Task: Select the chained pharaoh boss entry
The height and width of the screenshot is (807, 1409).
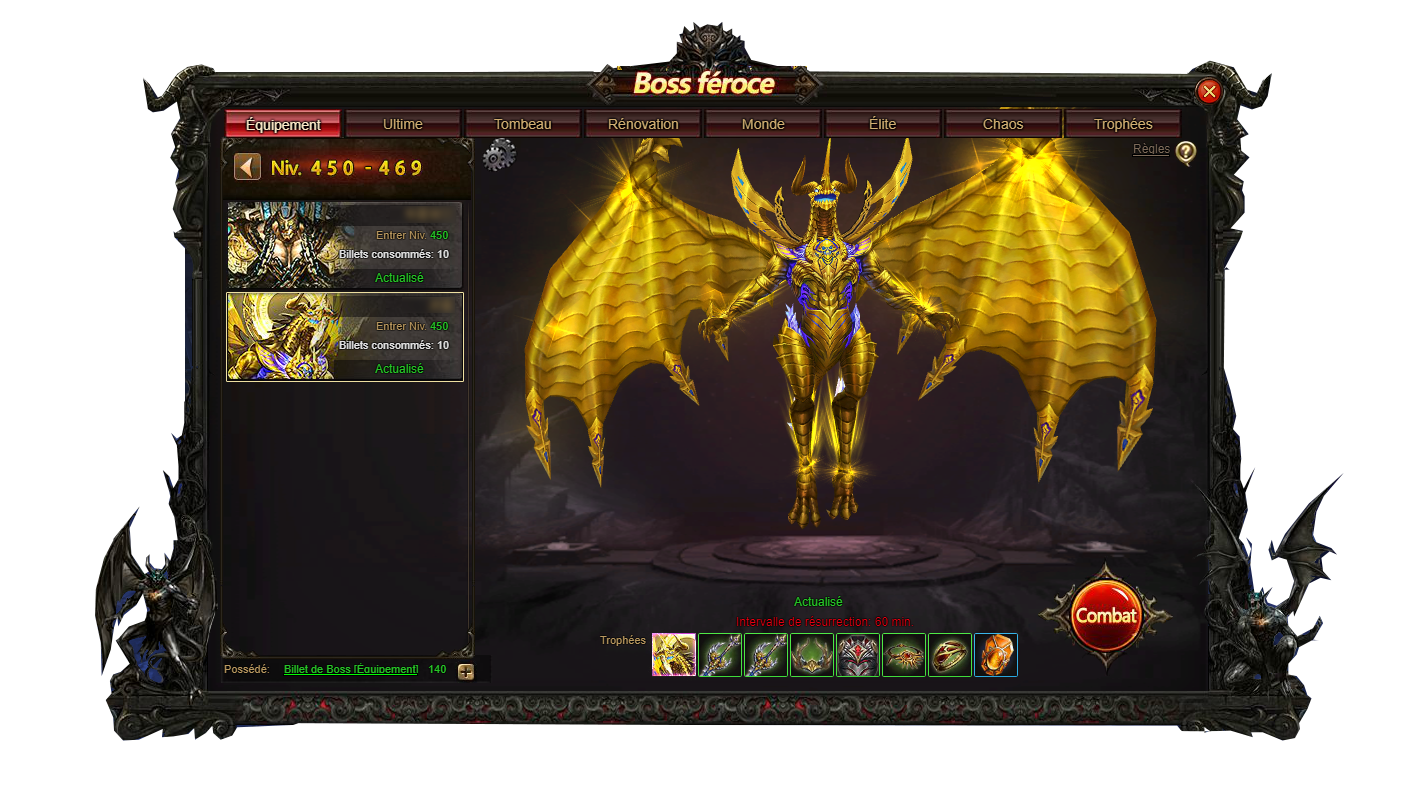Action: (x=345, y=245)
